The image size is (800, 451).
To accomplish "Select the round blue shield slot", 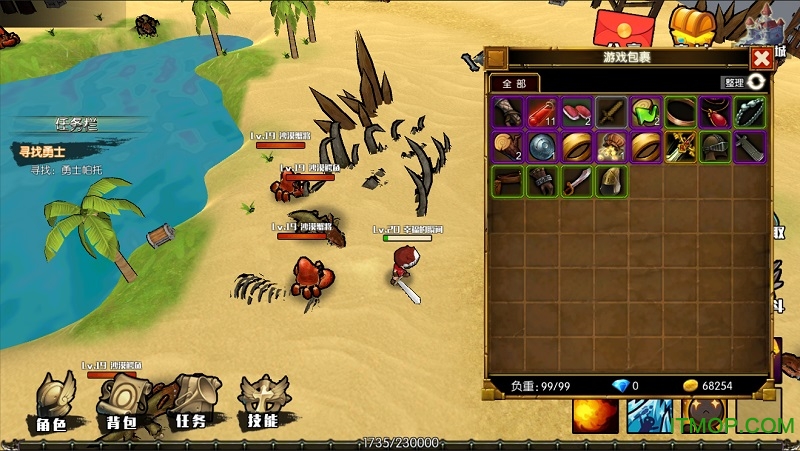I will 543,147.
